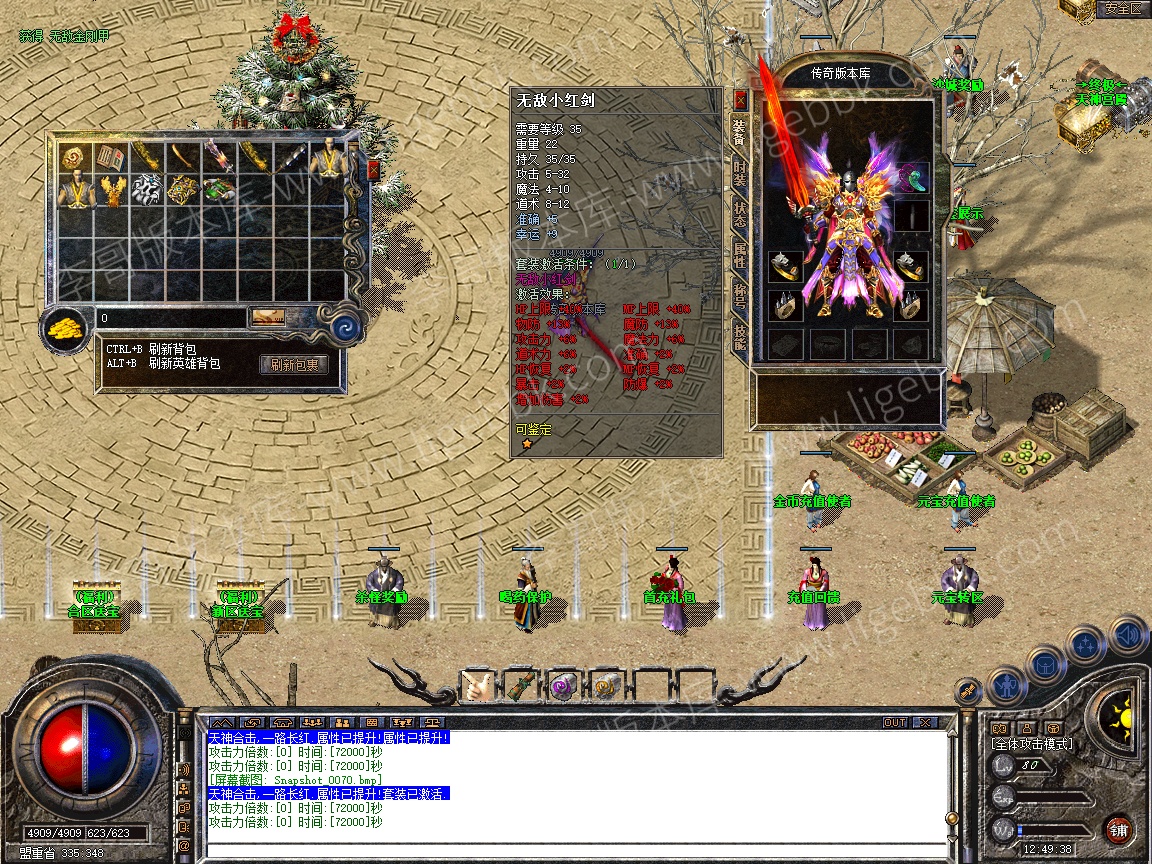1152x864 pixels.
Task: Open the 铺 shop button
Action: [x=1118, y=829]
